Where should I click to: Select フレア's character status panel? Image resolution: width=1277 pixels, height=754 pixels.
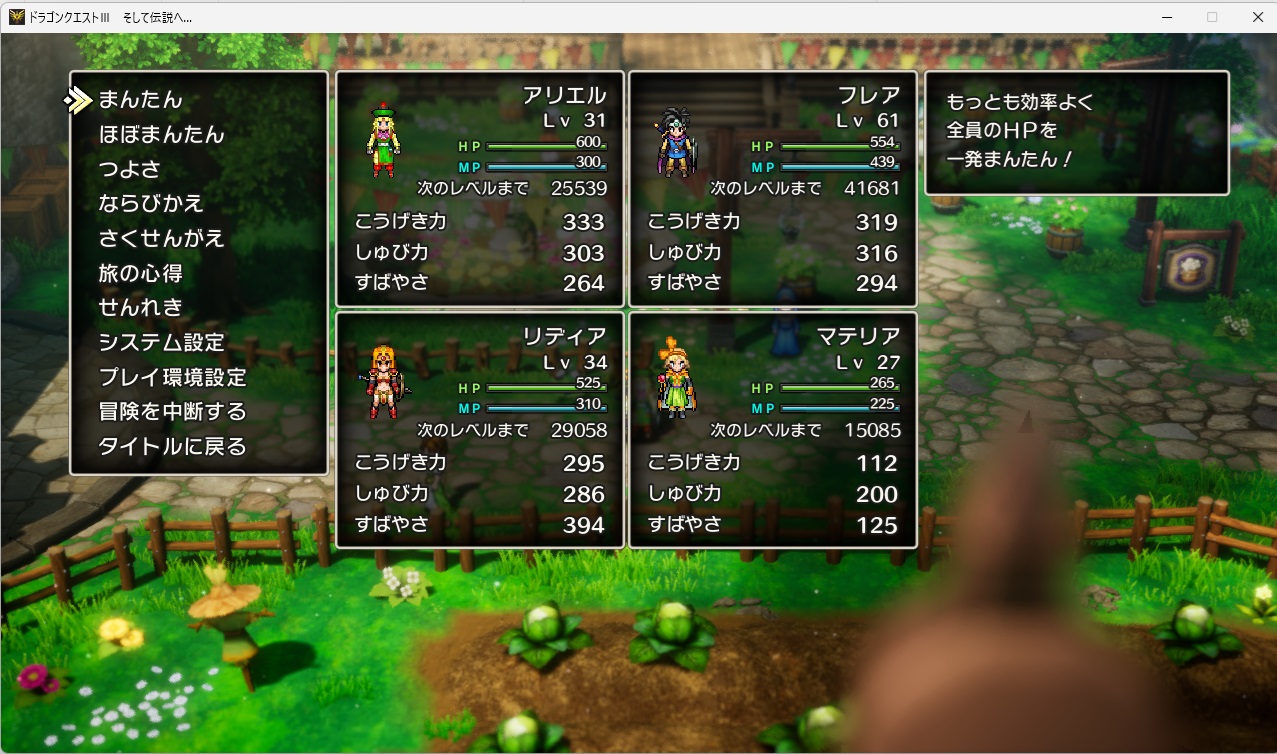773,189
